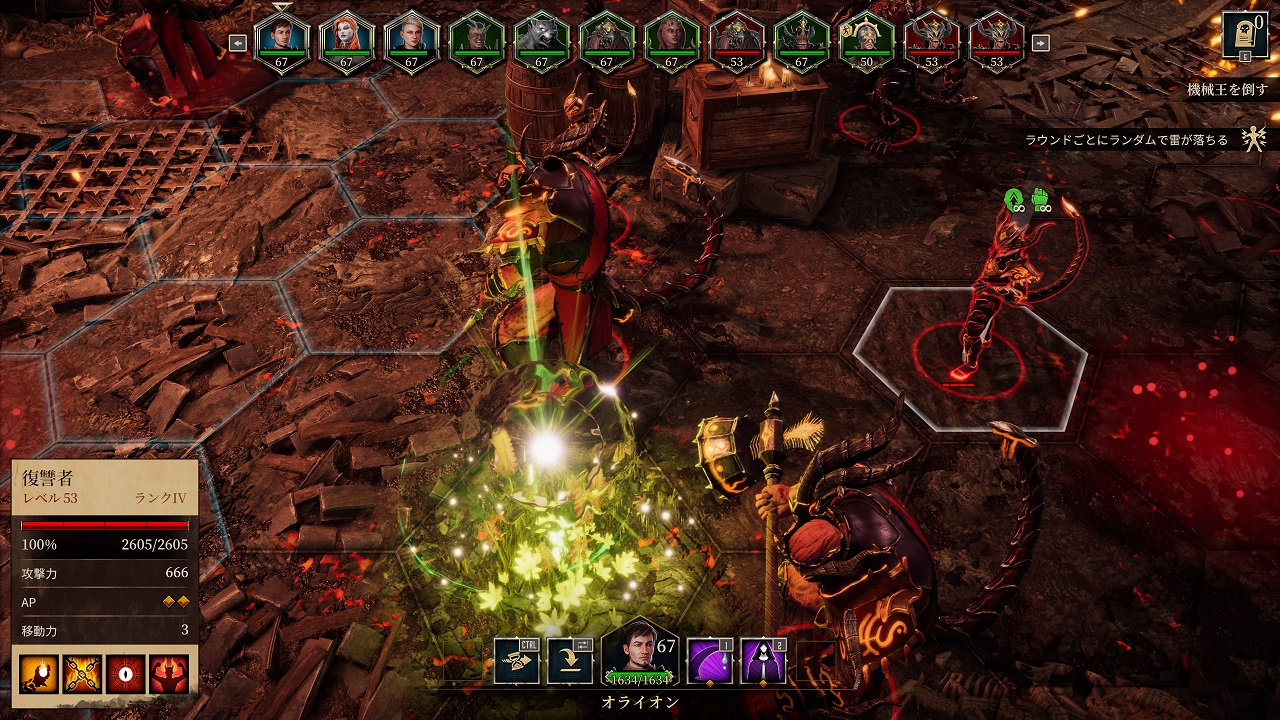Image resolution: width=1280 pixels, height=720 pixels.
Task: Activate the defend down-arrow action
Action: pyautogui.click(x=569, y=661)
